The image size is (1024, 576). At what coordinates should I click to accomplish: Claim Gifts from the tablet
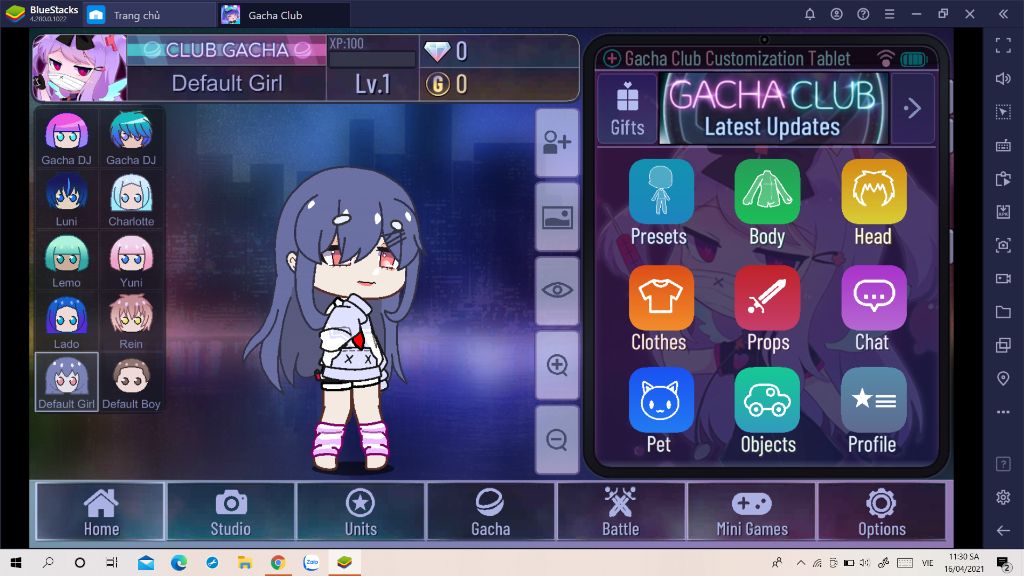coord(627,108)
